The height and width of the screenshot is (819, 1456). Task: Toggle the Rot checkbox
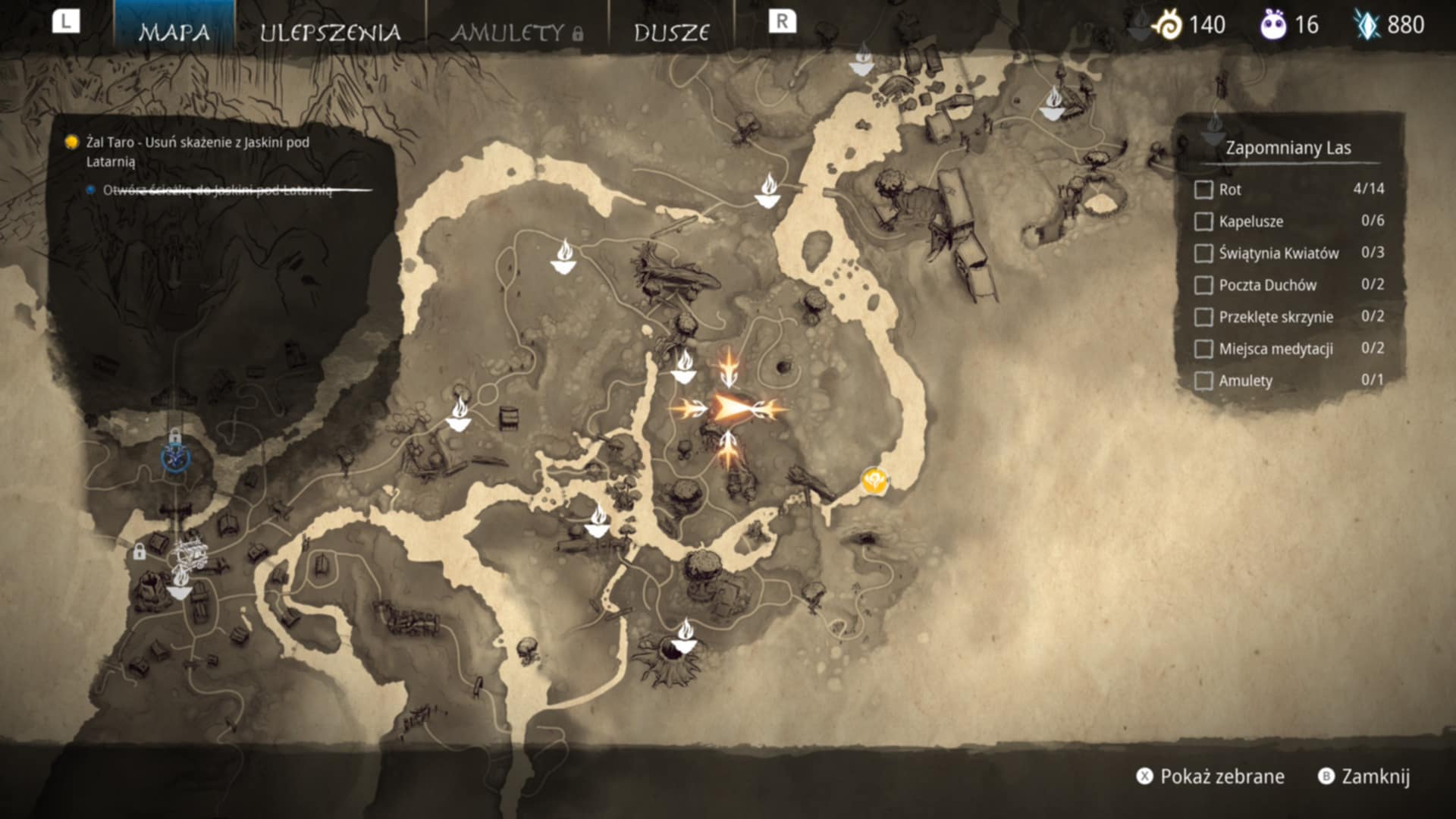tap(1203, 190)
